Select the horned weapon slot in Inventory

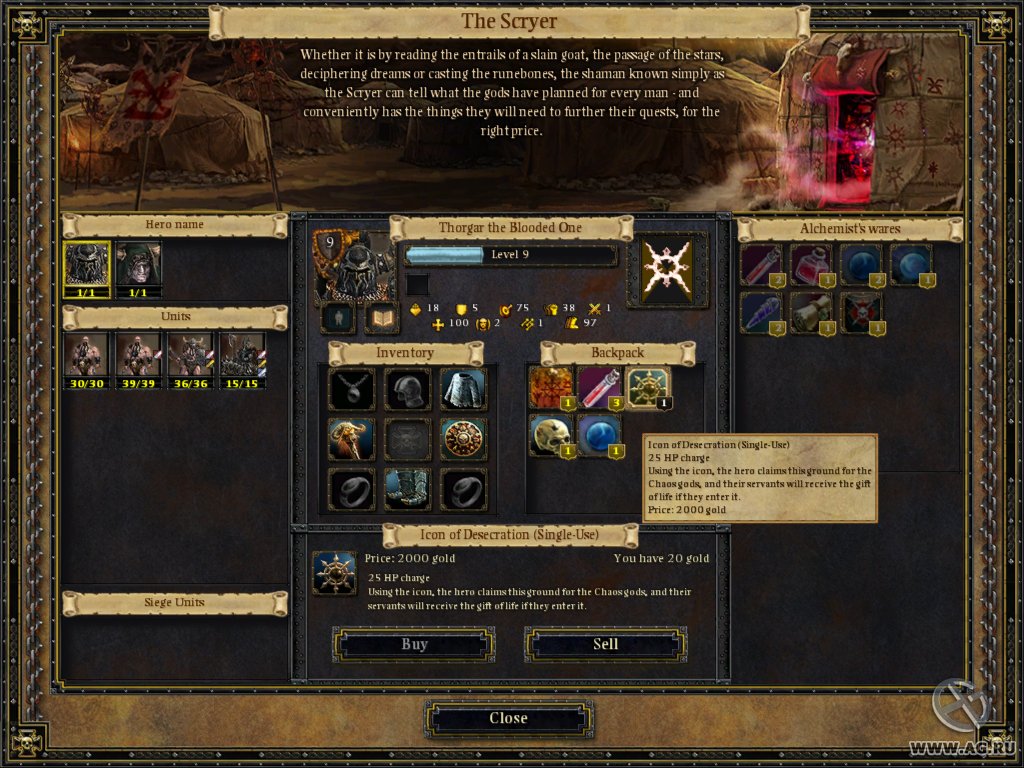click(352, 439)
